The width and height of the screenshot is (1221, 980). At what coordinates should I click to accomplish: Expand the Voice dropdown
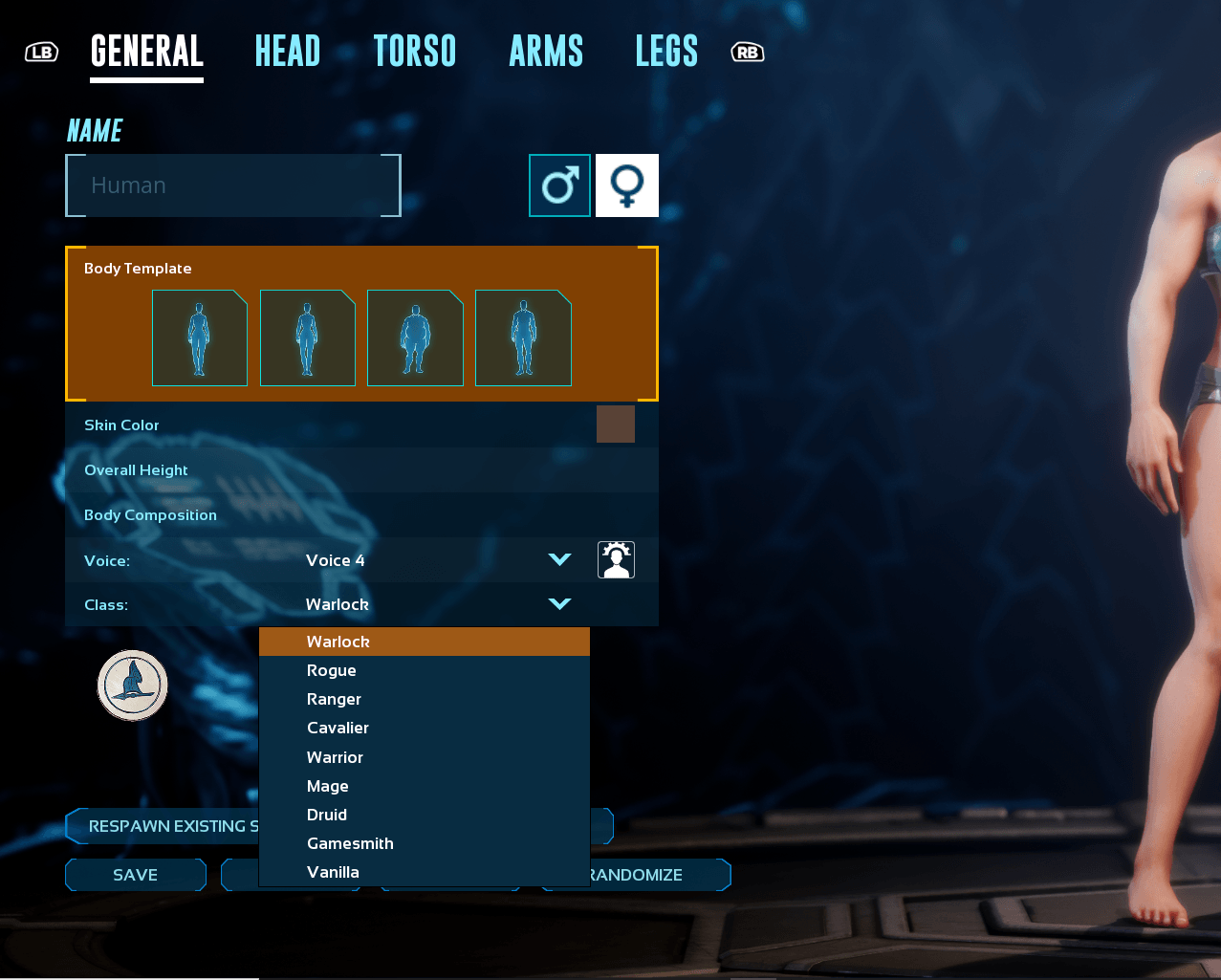tap(559, 560)
